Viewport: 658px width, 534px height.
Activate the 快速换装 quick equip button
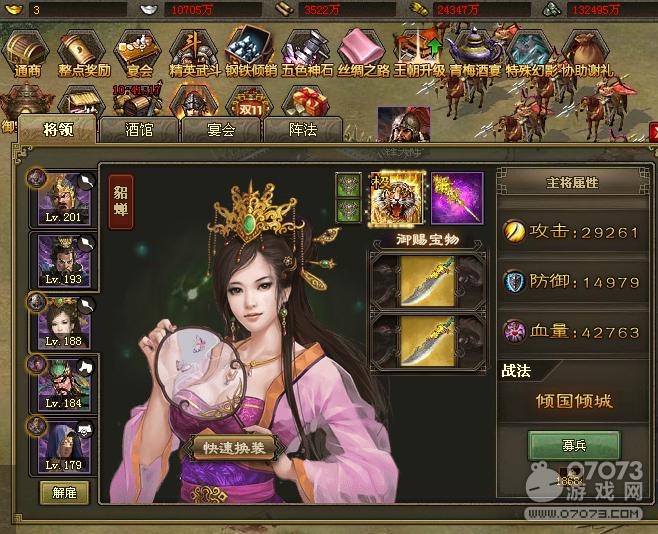tap(232, 448)
